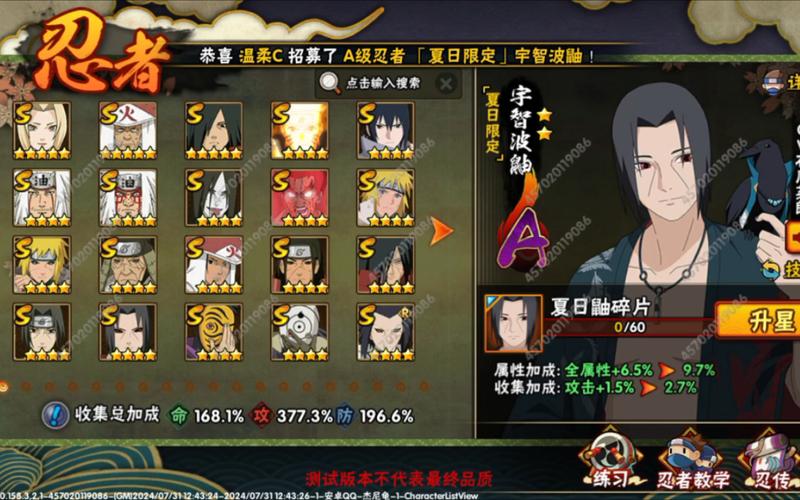
Task: Choose the Third Hokage portrait with 火 hat
Action: 128,130
